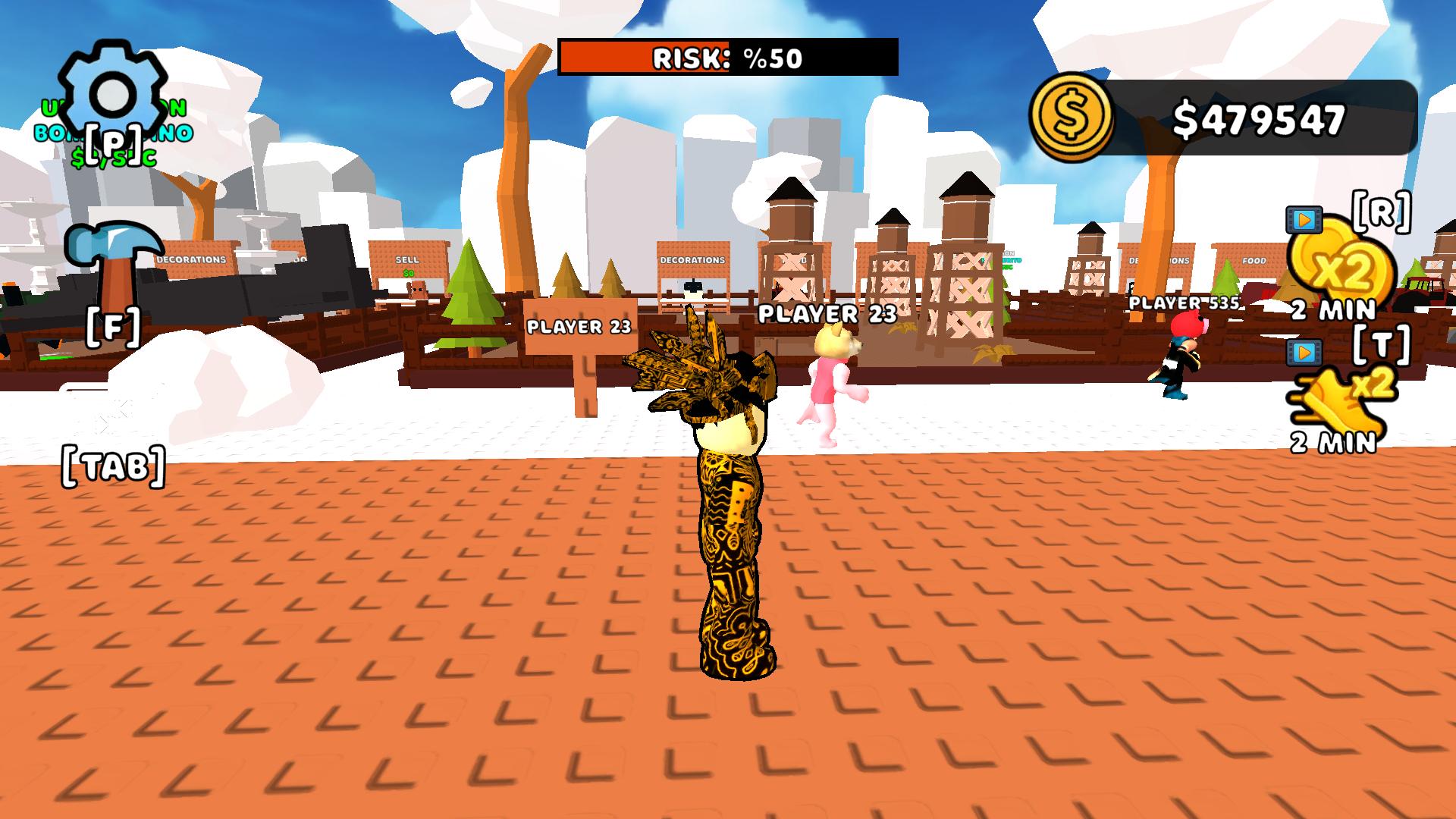Click the PLAYER 23 wooden sign

pyautogui.click(x=579, y=326)
